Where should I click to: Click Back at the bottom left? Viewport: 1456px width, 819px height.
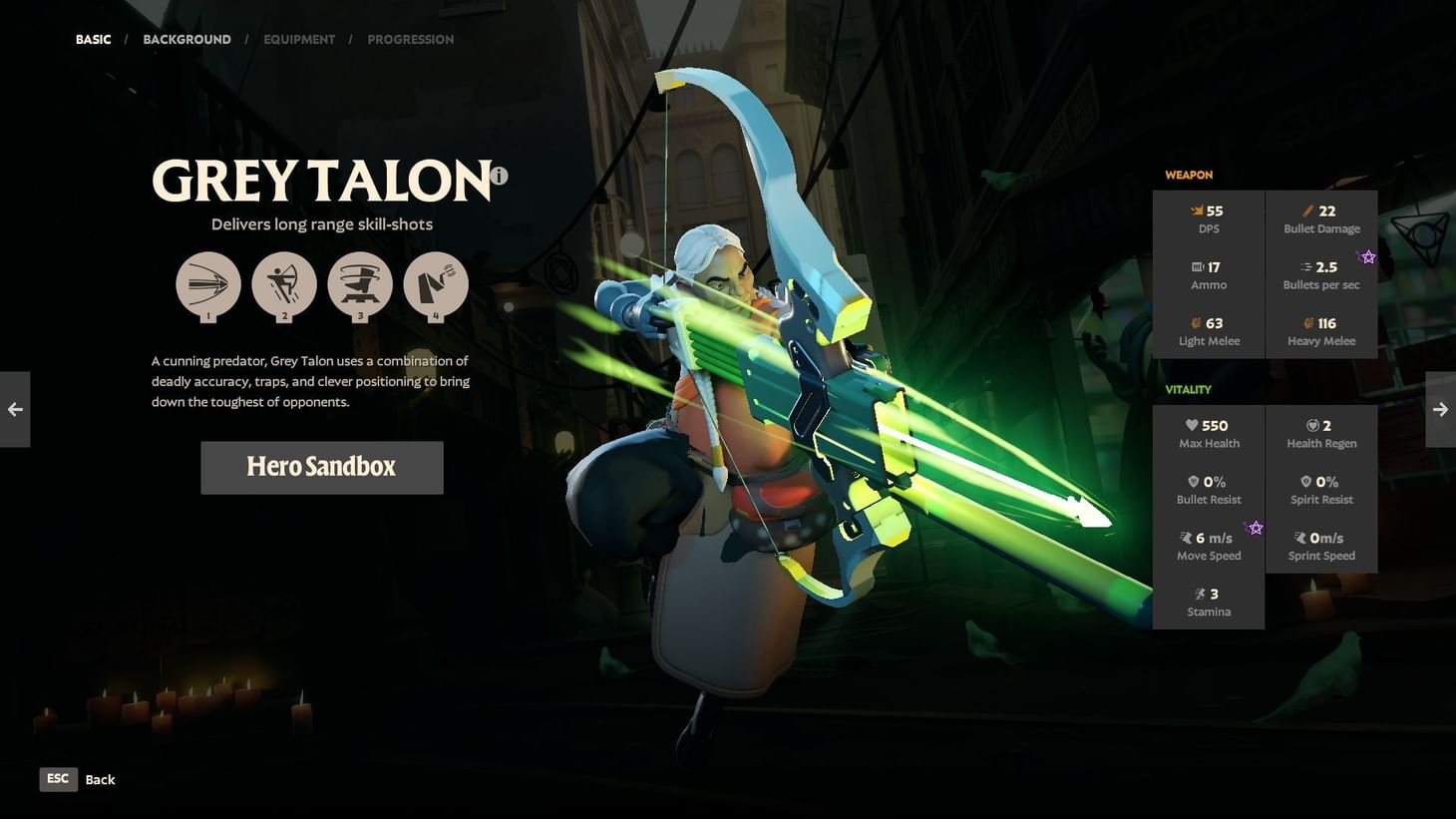[100, 779]
